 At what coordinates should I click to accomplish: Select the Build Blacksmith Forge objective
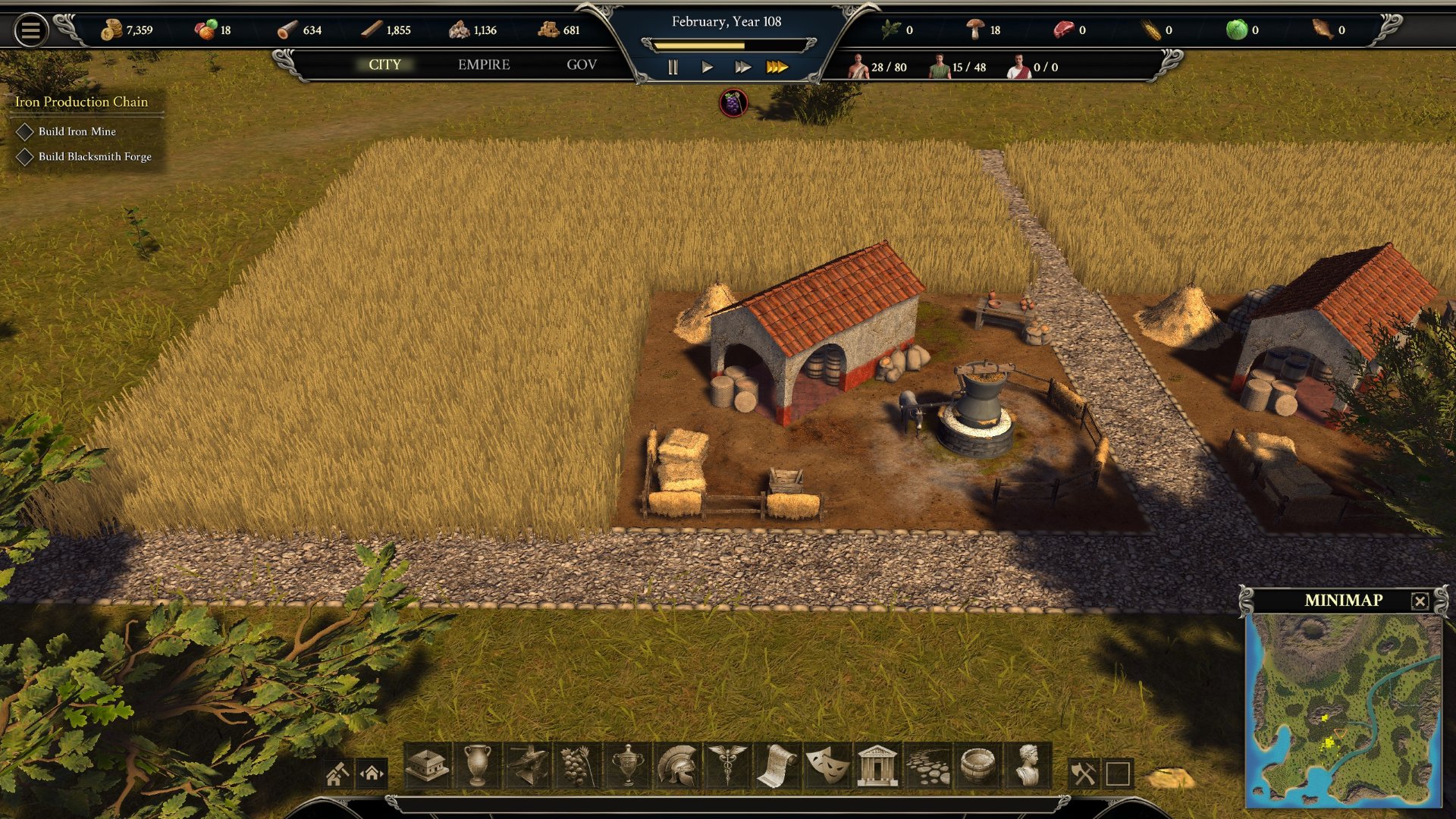point(94,157)
